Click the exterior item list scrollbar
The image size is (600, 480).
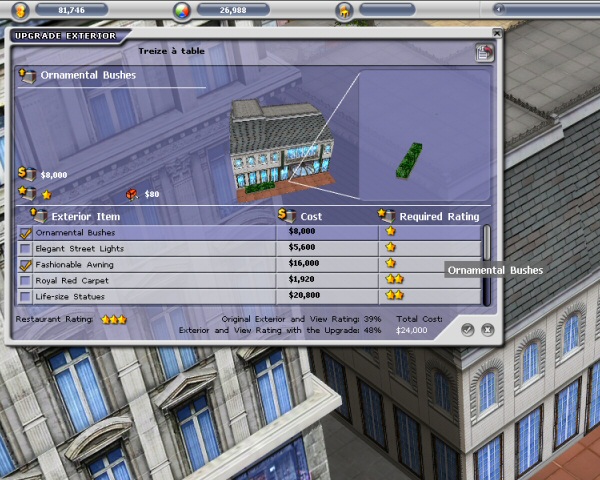click(x=487, y=264)
